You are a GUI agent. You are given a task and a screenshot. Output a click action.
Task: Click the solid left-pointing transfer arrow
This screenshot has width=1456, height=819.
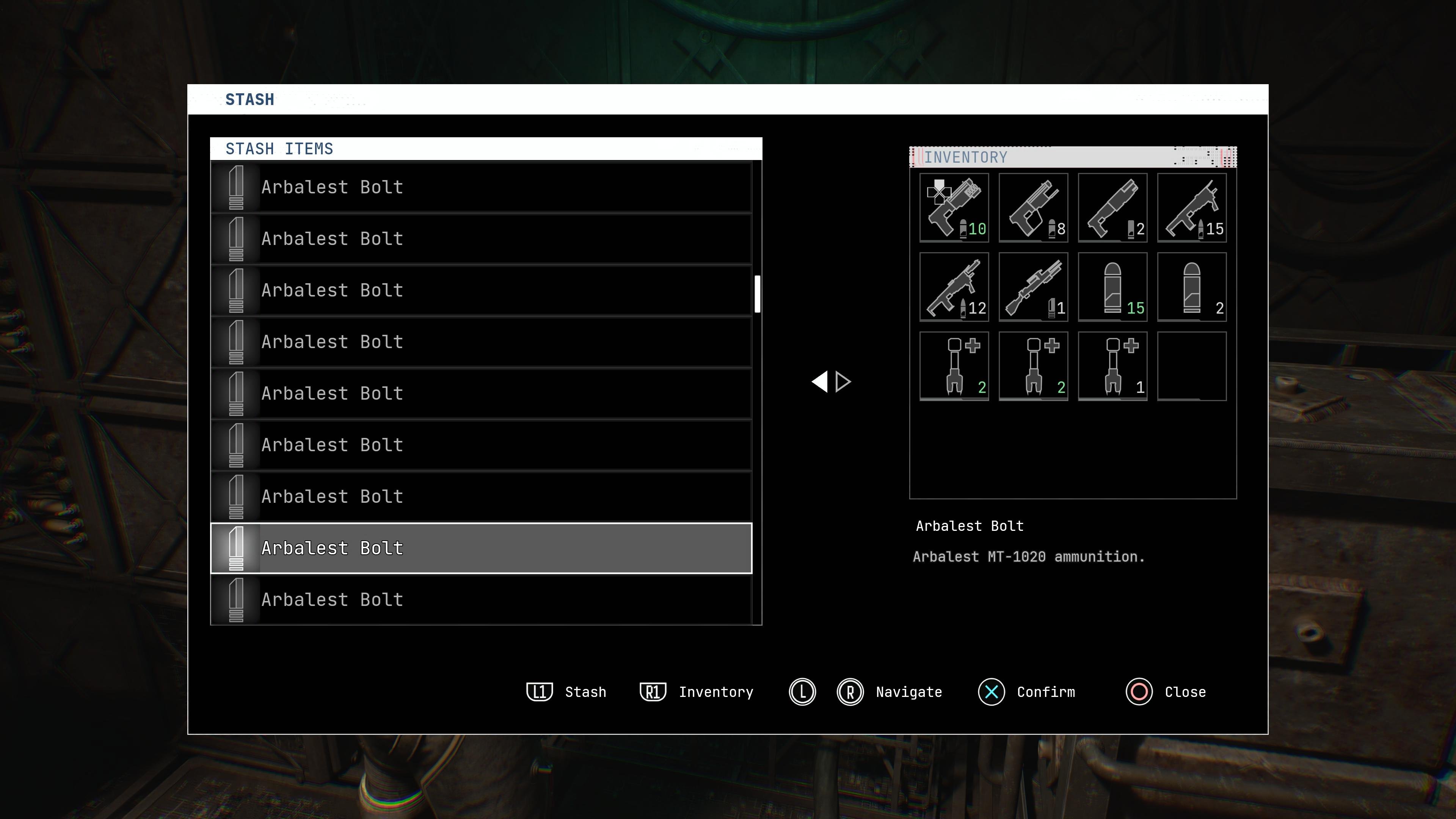coord(820,381)
